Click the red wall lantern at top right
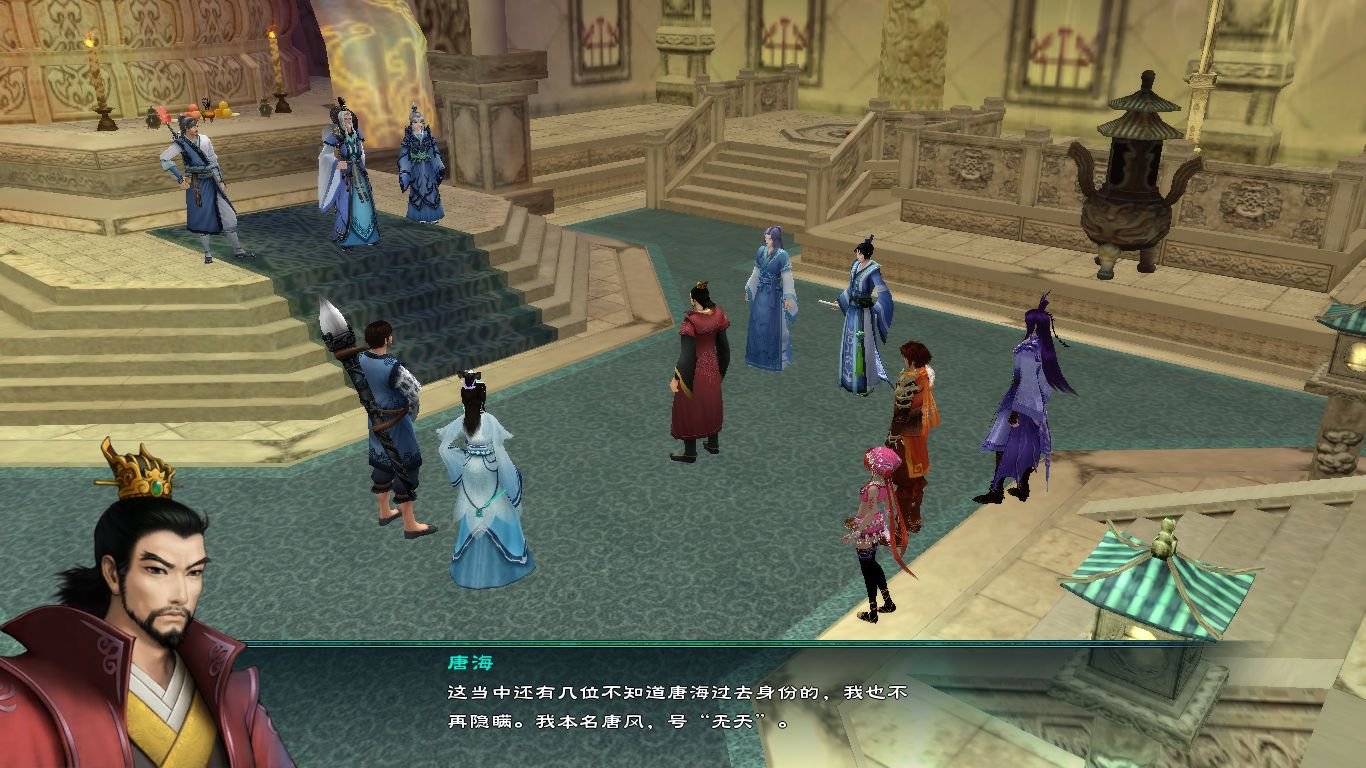The height and width of the screenshot is (768, 1366). point(1065,40)
